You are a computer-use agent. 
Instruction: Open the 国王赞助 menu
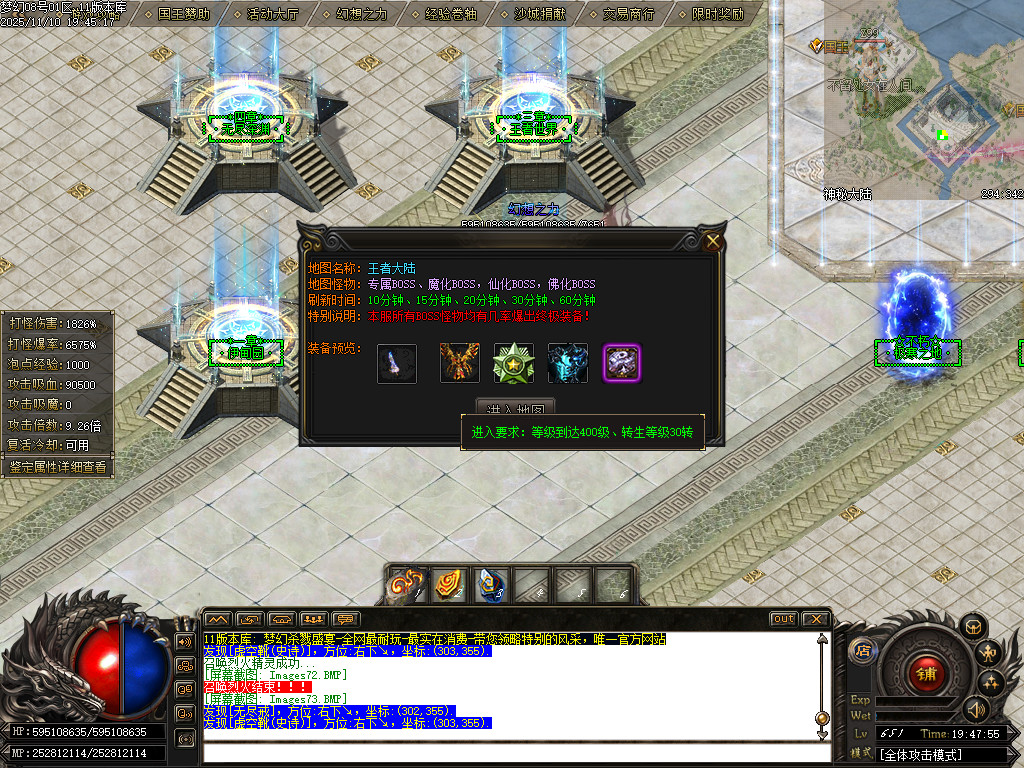tap(184, 14)
